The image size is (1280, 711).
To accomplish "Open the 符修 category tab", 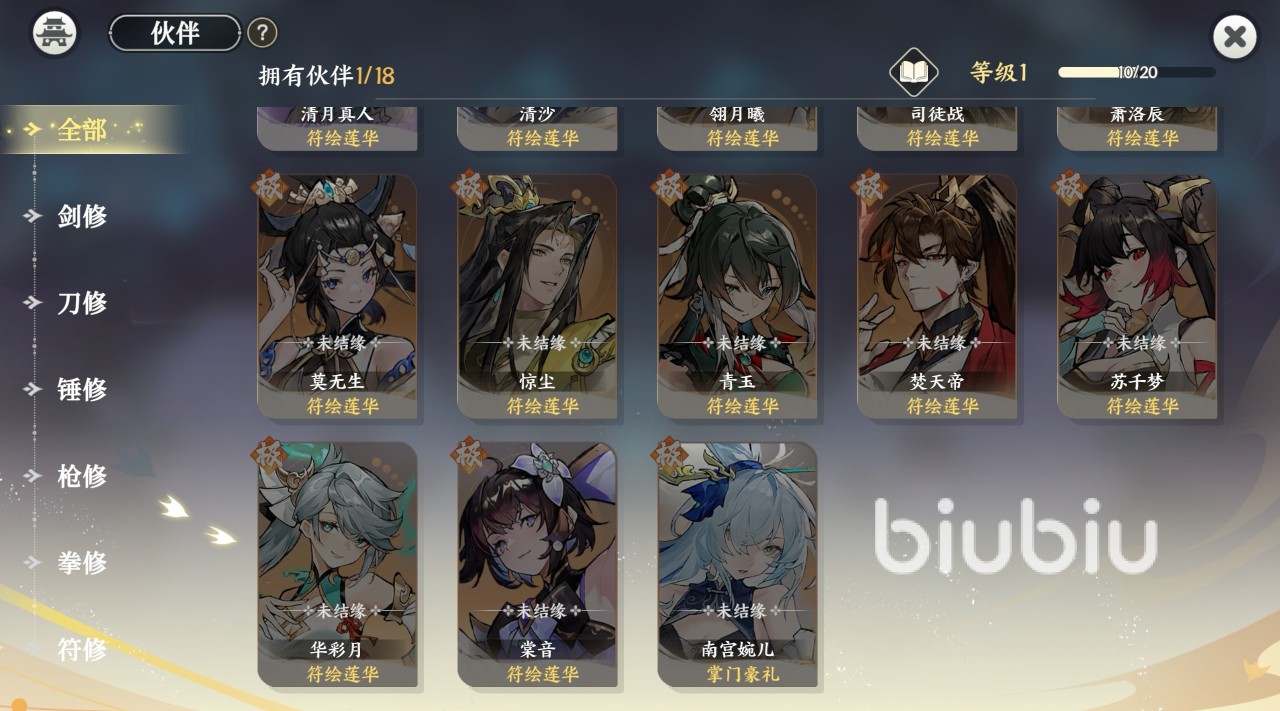I will point(82,649).
